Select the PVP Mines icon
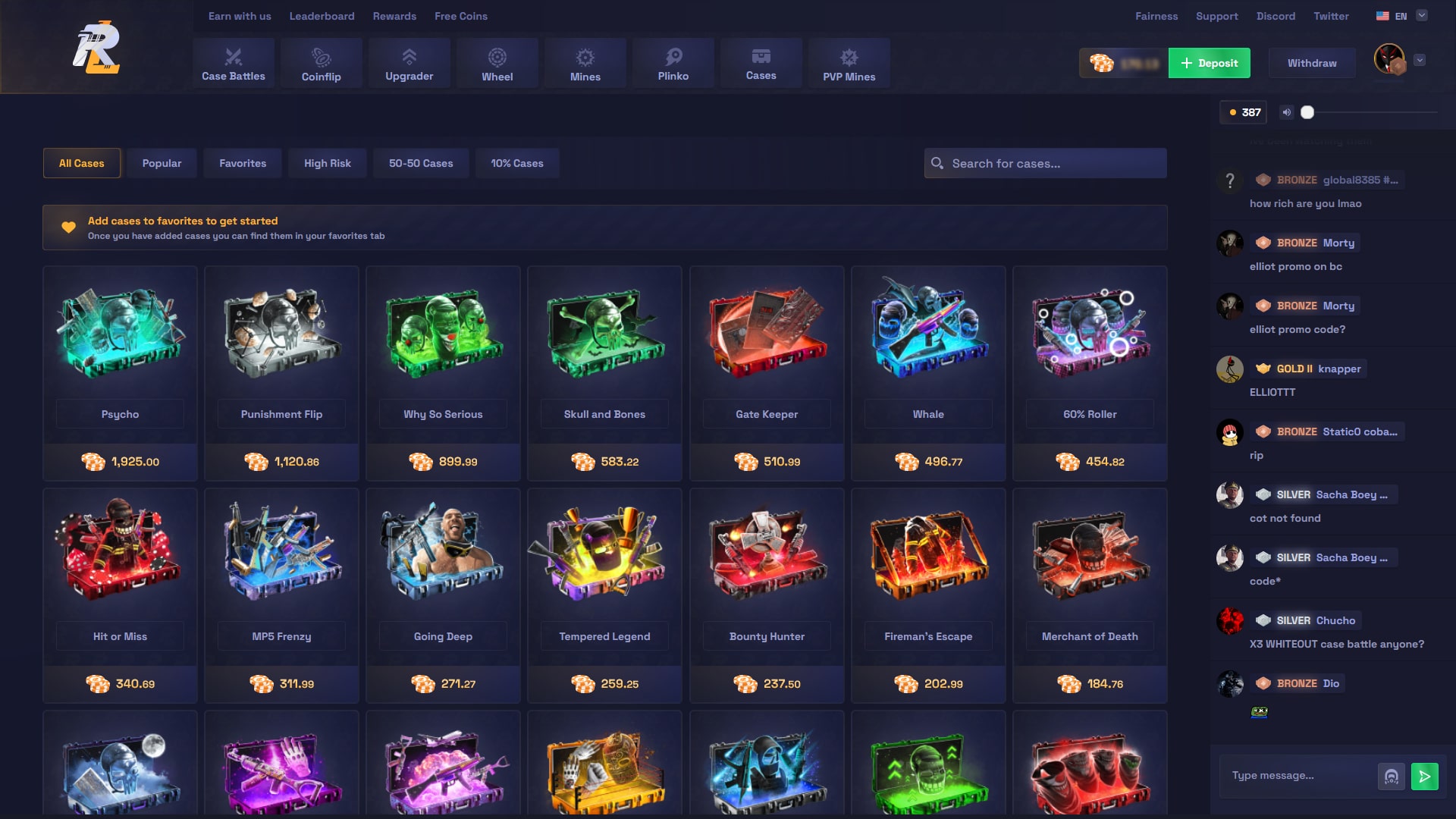 [849, 55]
